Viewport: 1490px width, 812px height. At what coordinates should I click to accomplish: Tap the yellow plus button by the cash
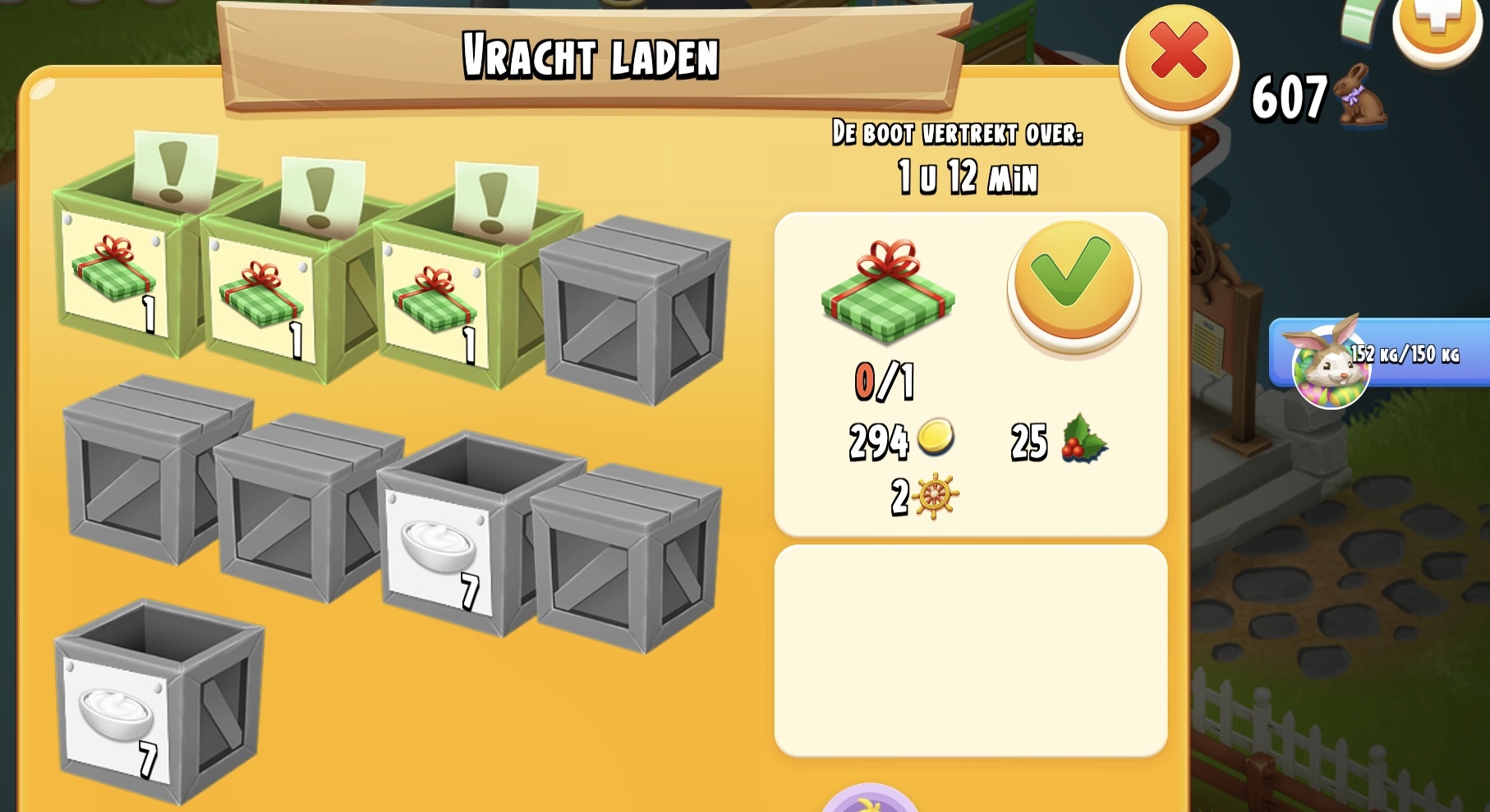pos(1437,23)
